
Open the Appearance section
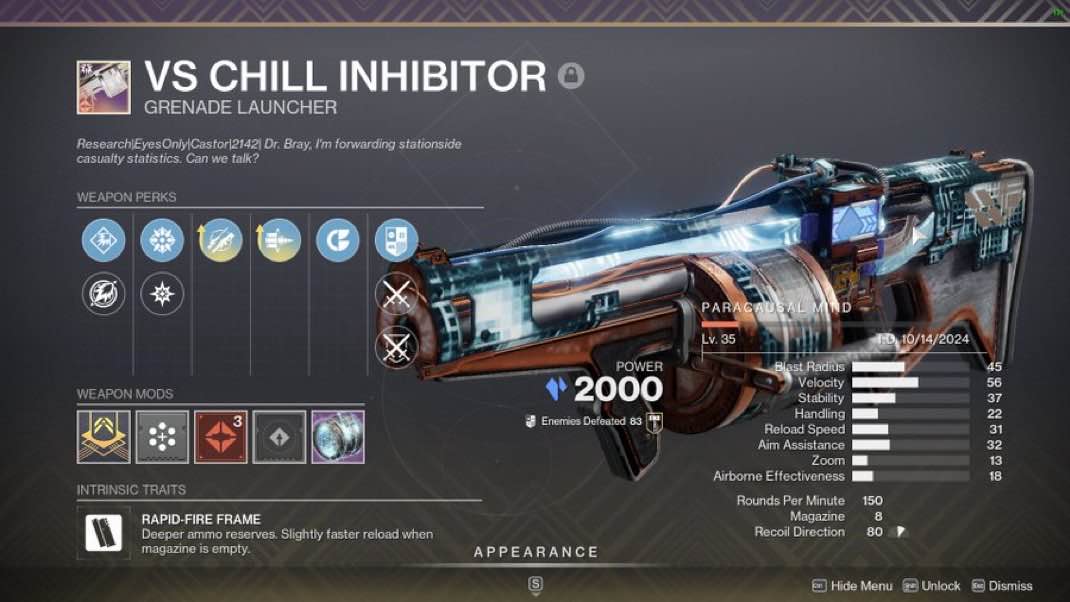click(535, 552)
